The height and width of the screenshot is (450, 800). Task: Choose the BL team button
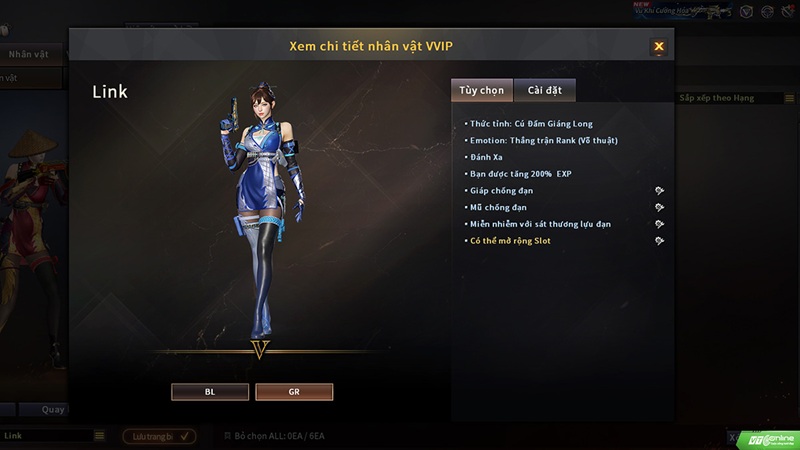pos(210,392)
